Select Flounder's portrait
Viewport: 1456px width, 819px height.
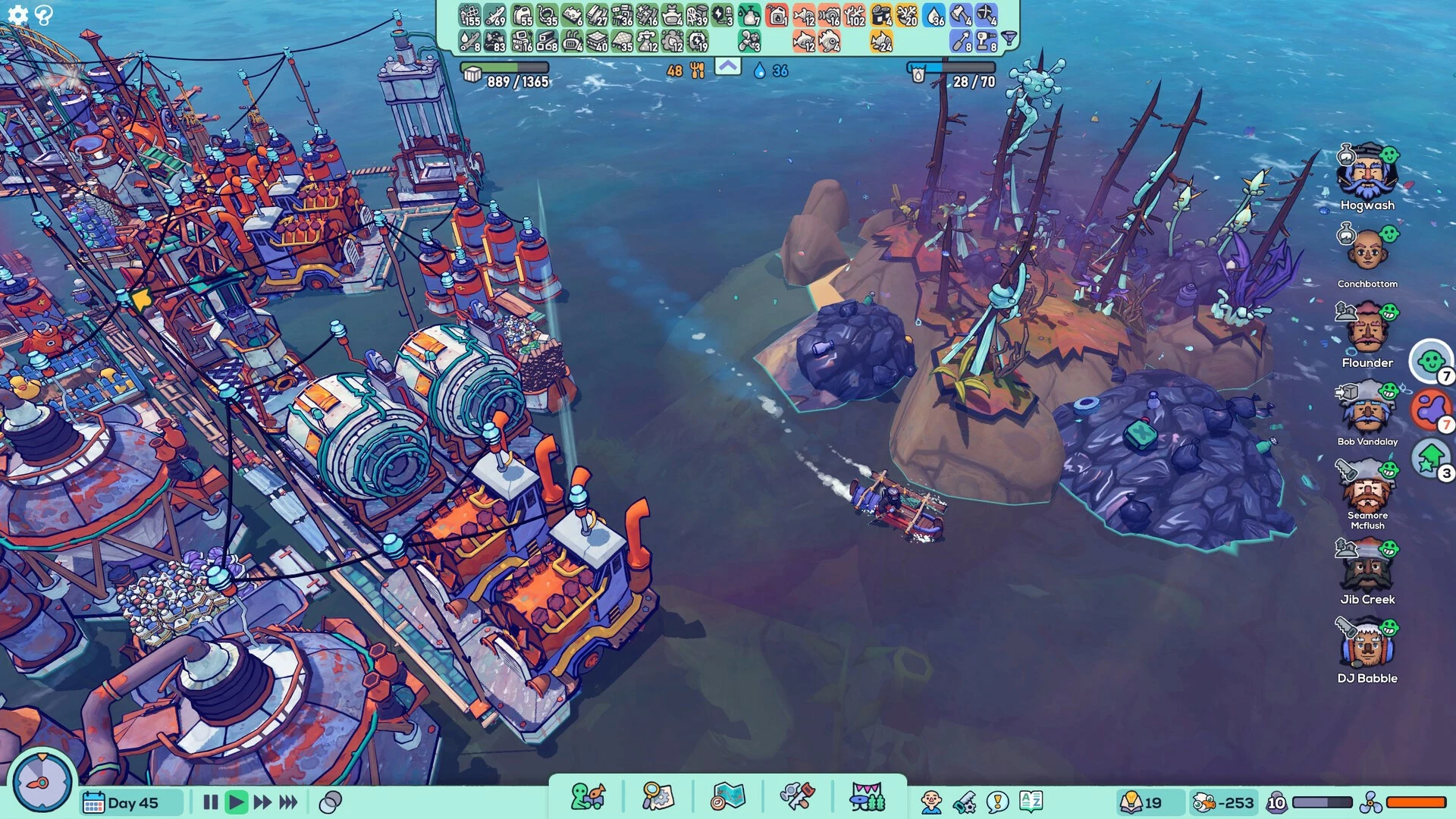tap(1367, 331)
